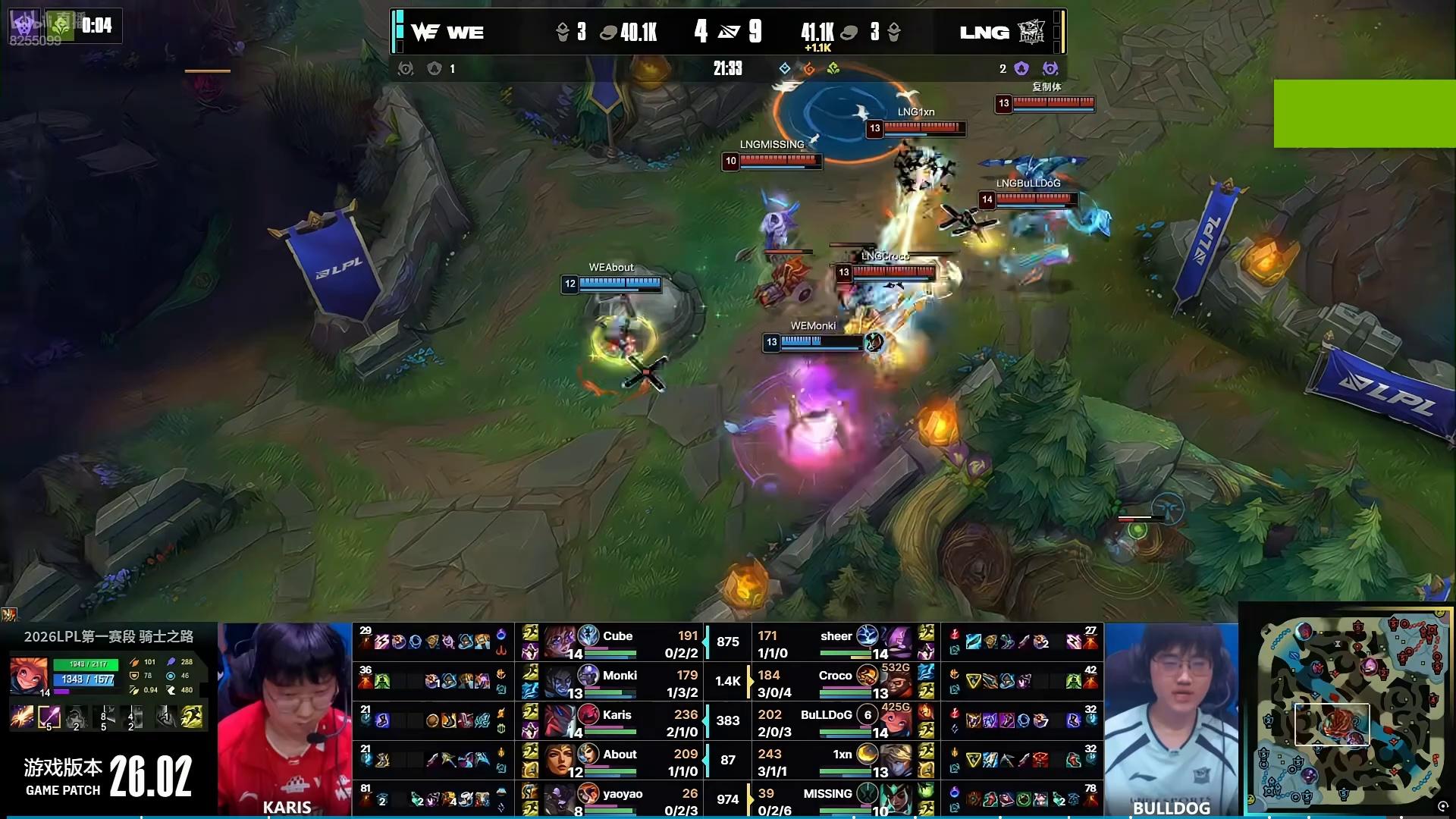This screenshot has height=819, width=1456.
Task: Open the KARIS player camera thumbnail
Action: coord(285,717)
